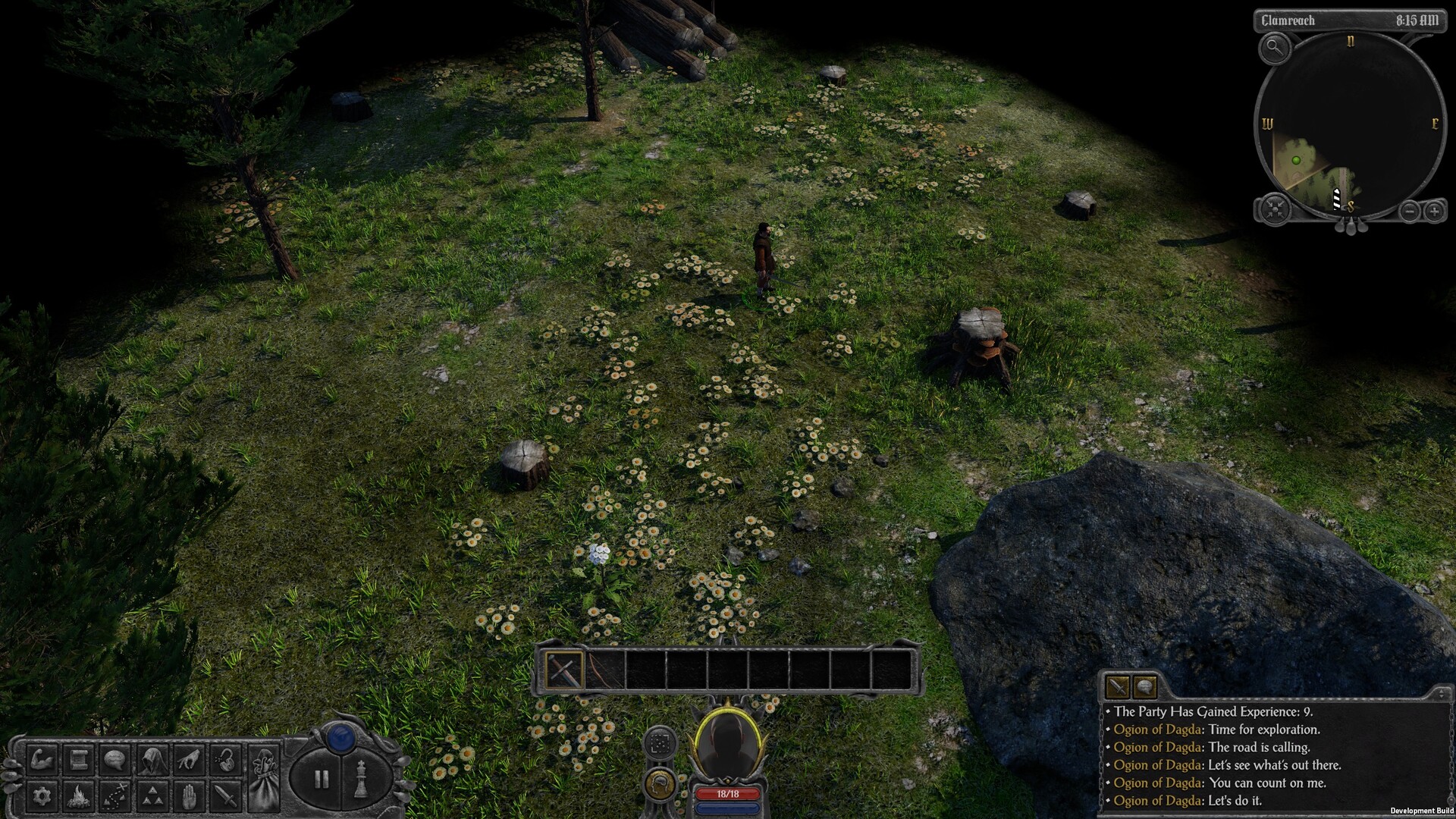Click the red 18/18 health bar
Screen dimensions: 1456x819
point(728,793)
